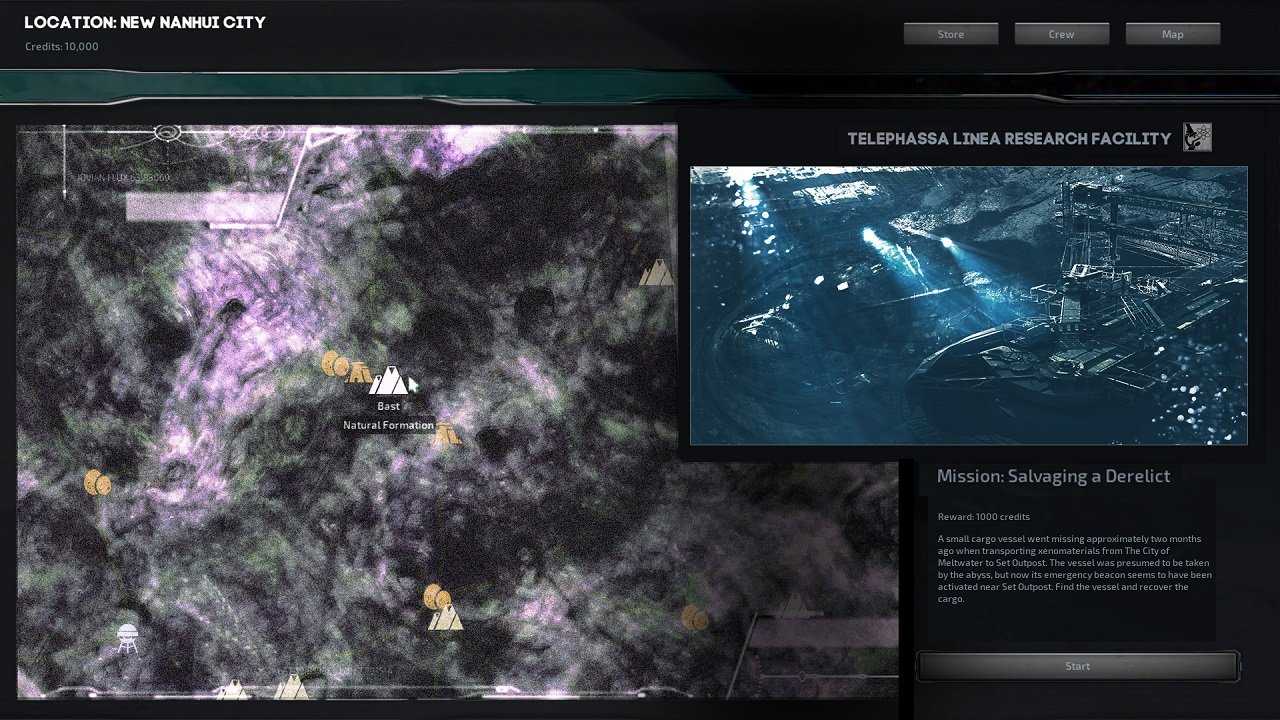Click the Mission: Salvaging a Derelict title
Screen dimensions: 1280x720
pyautogui.click(x=1053, y=476)
